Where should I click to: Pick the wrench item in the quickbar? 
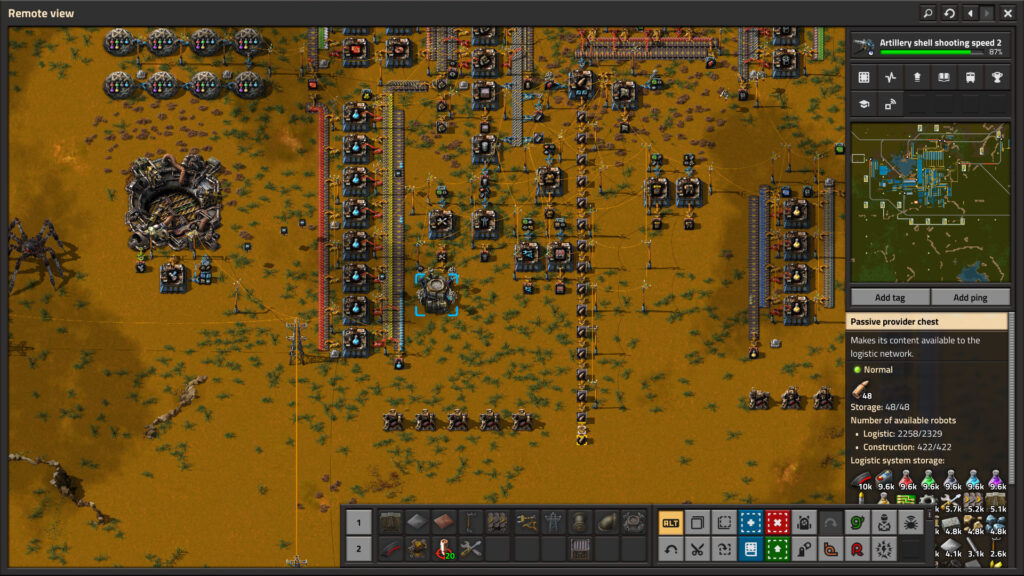pos(469,548)
